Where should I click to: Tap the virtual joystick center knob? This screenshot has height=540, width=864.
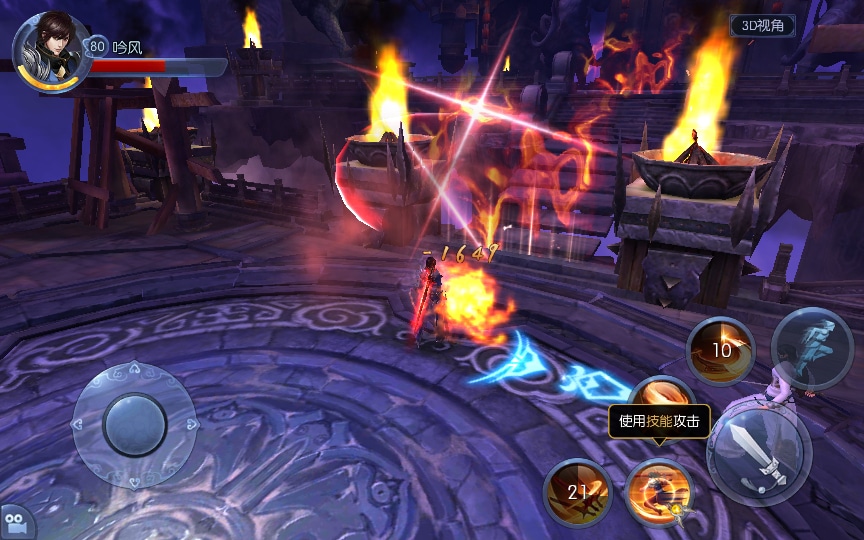point(135,424)
